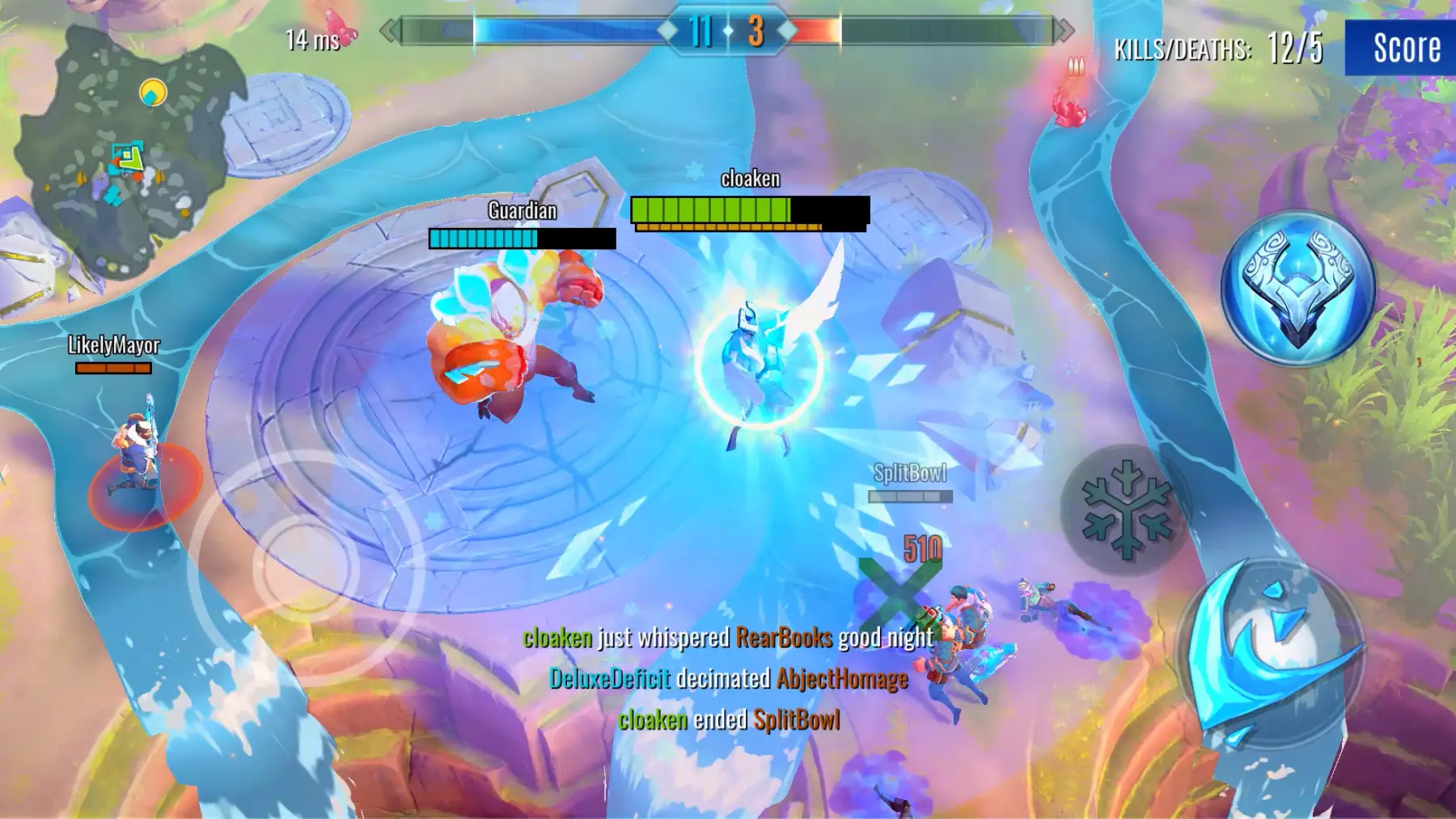The height and width of the screenshot is (819, 1456).
Task: Tap the virtual movement joystick
Action: 305,568
